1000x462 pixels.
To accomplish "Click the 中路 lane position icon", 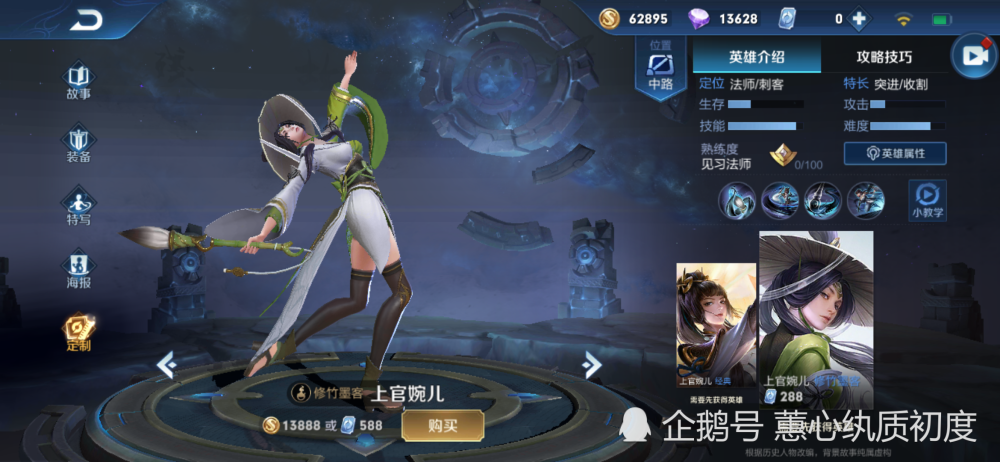I will (x=660, y=71).
